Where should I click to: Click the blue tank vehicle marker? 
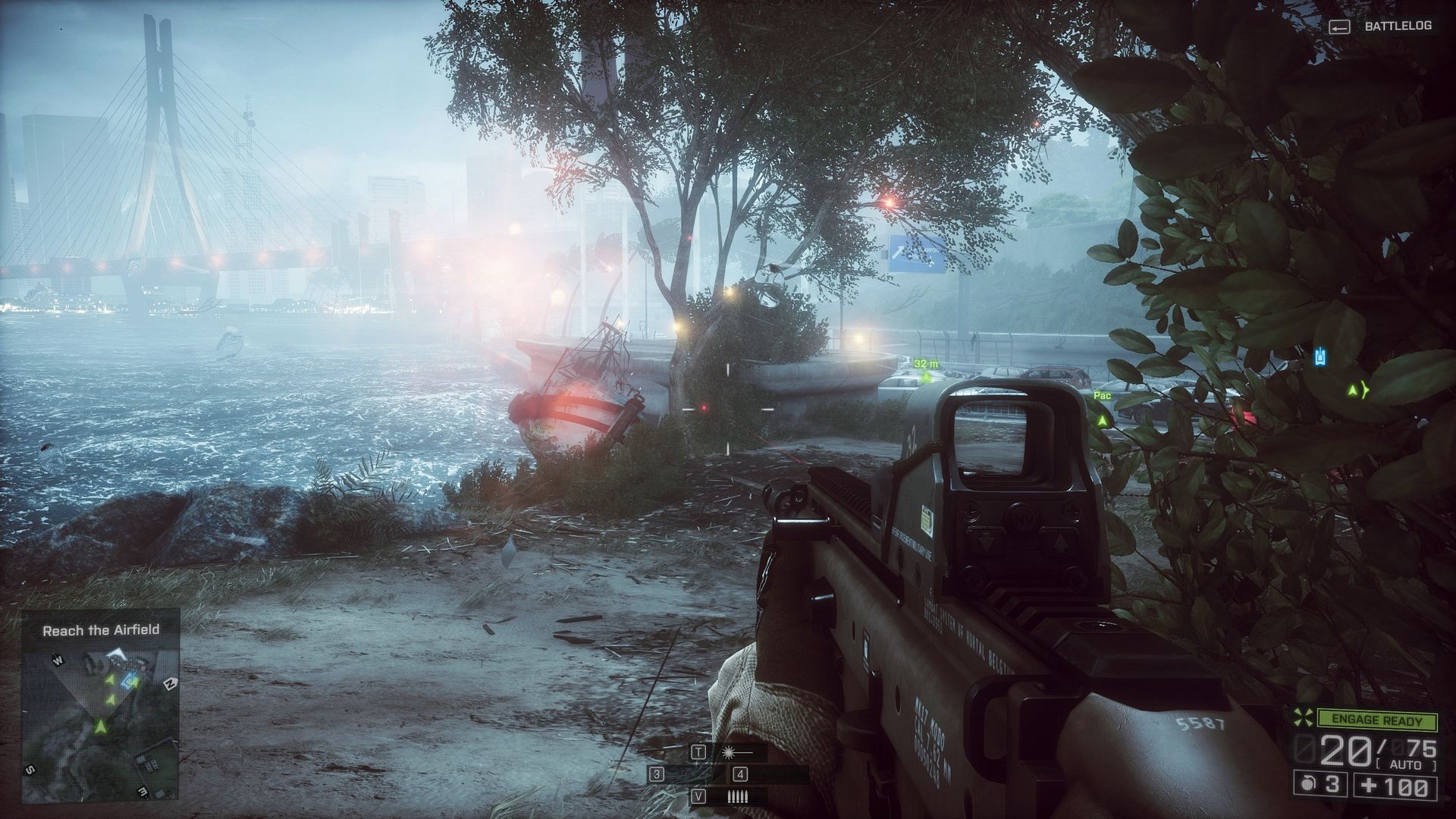click(1320, 355)
